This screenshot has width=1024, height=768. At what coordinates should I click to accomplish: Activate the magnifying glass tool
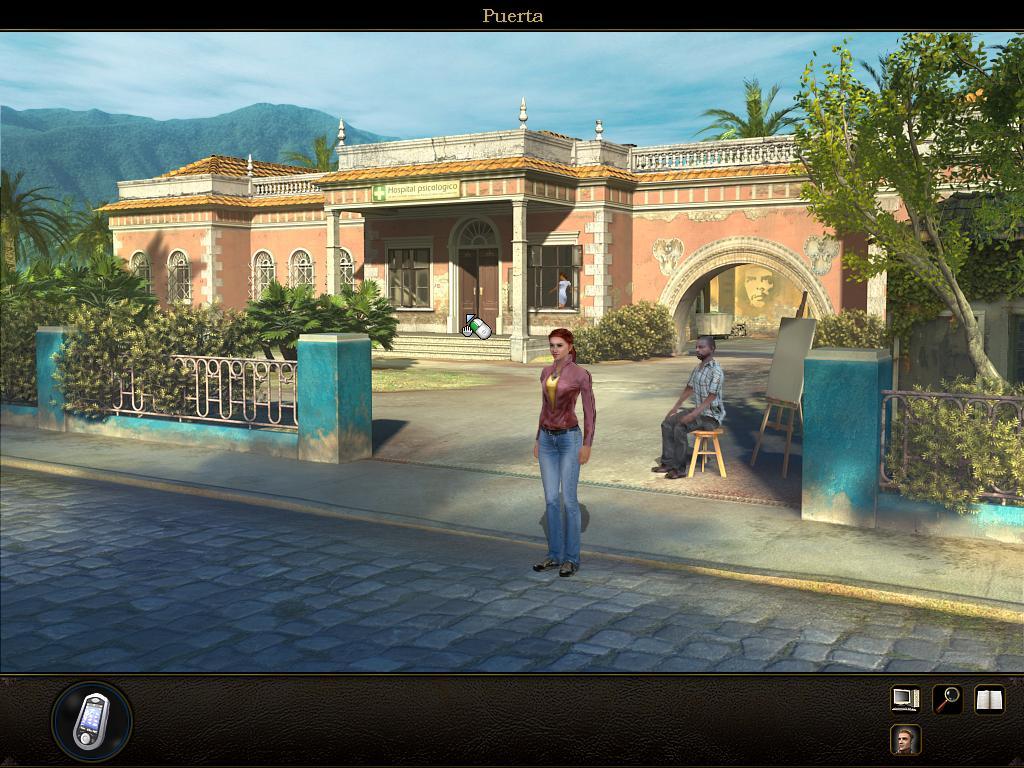(947, 699)
